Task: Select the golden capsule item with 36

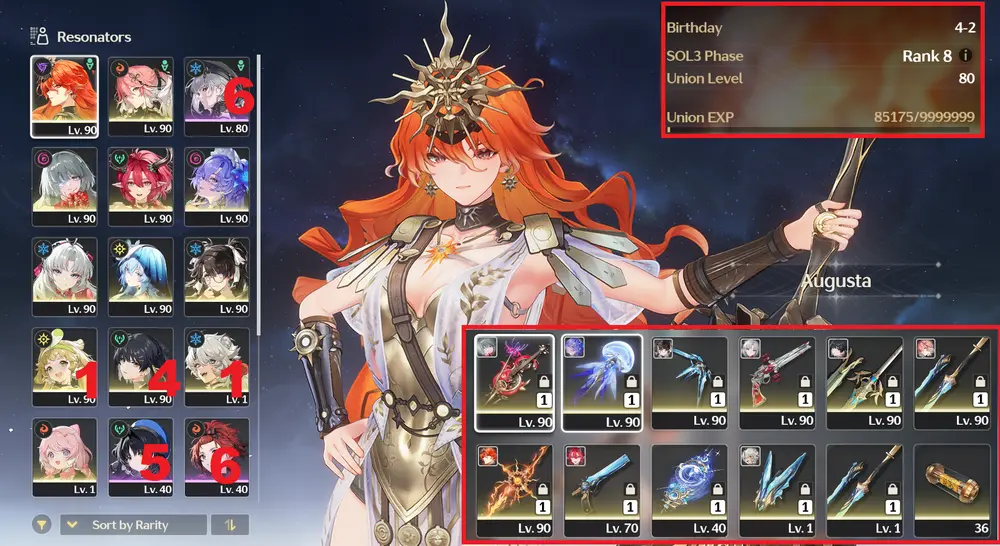Action: [x=952, y=490]
